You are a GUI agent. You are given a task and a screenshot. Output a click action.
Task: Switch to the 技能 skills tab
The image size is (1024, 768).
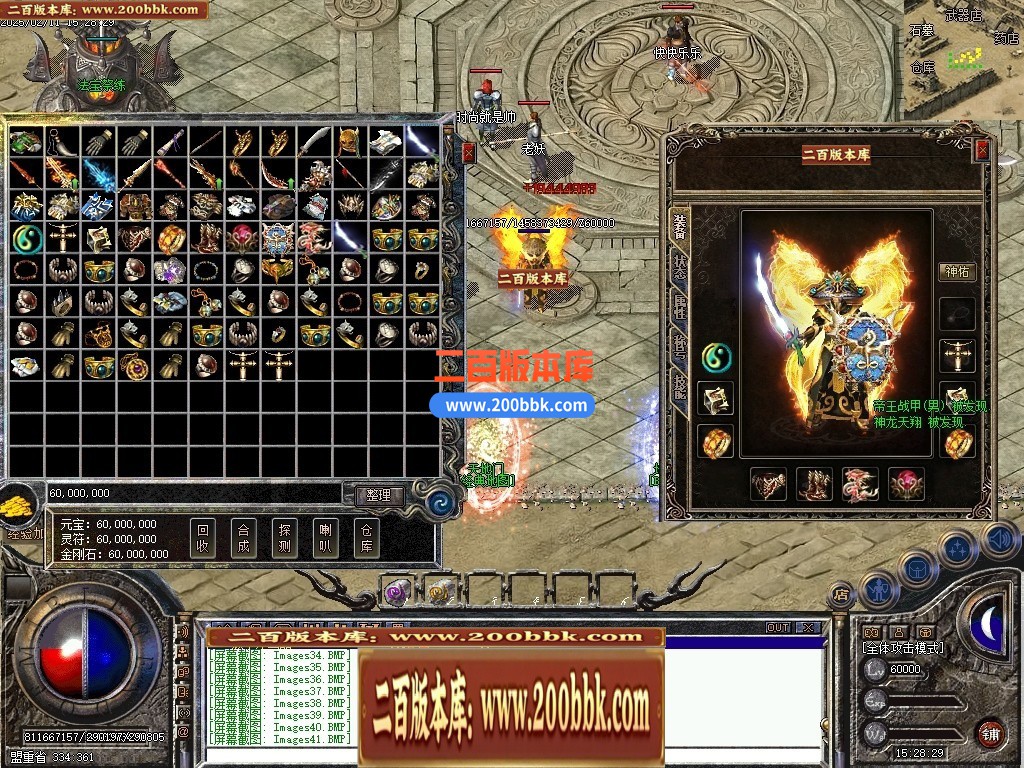(x=680, y=388)
